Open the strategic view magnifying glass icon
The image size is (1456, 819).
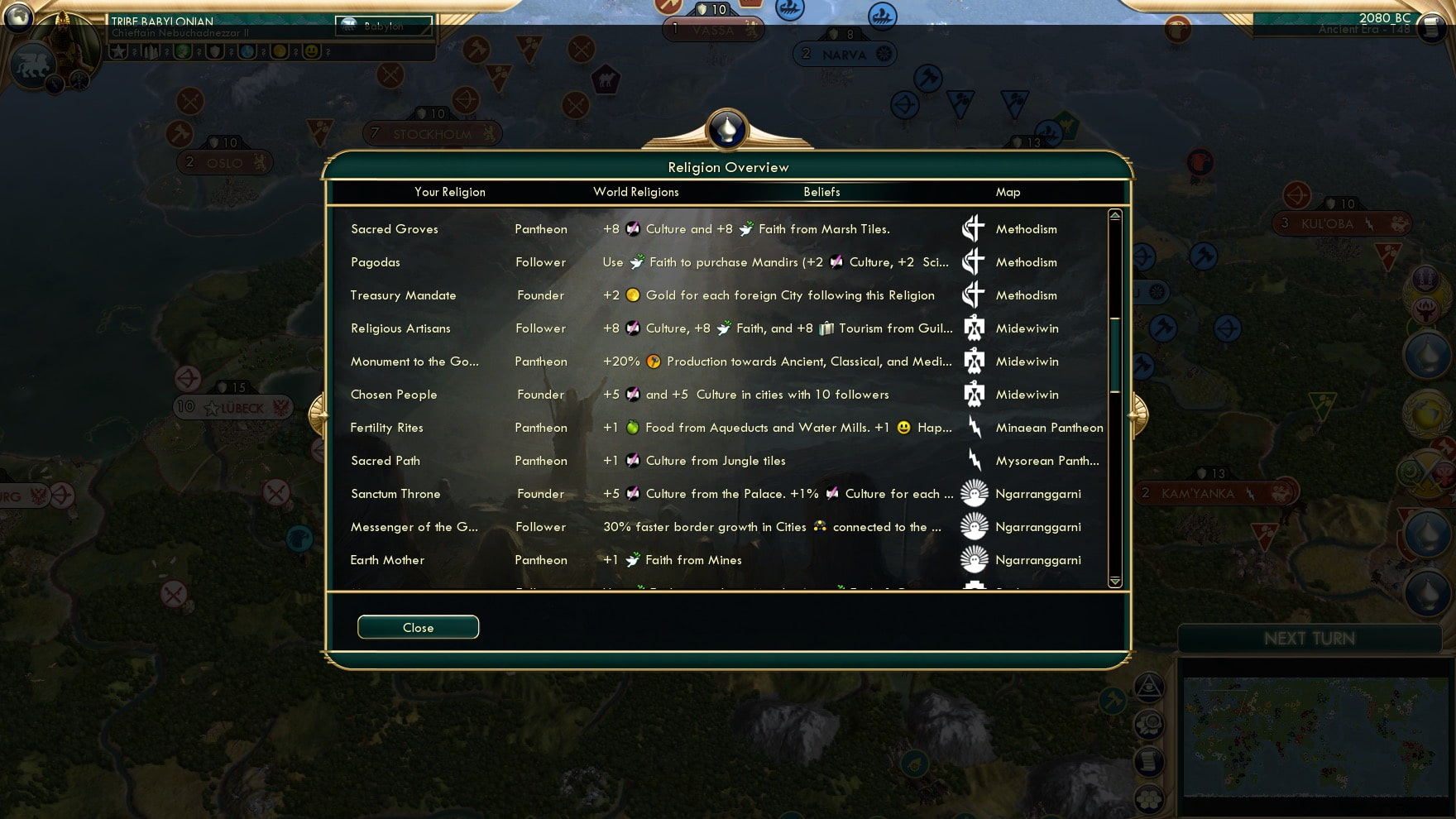[1150, 726]
